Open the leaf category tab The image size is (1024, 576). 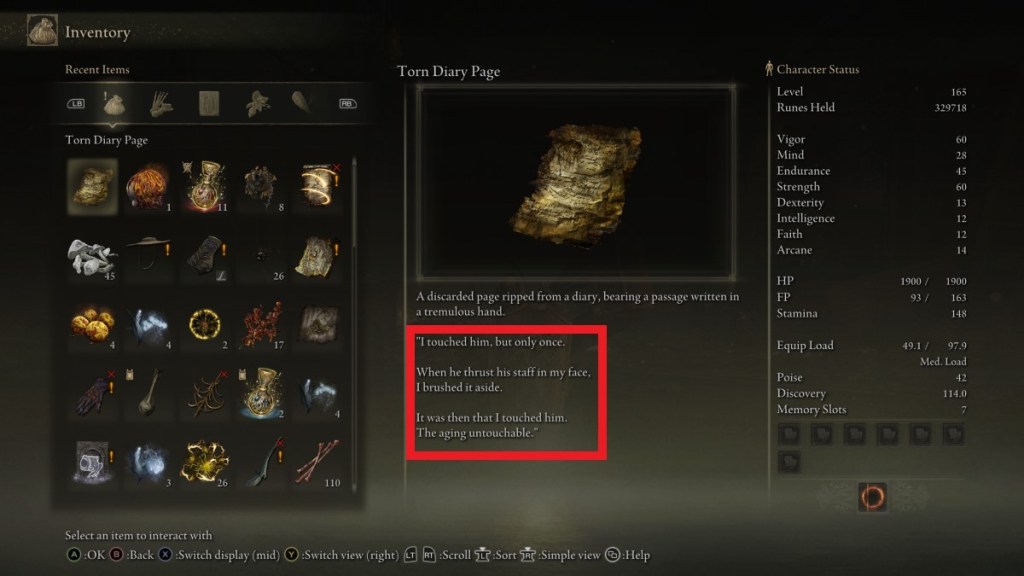[257, 102]
